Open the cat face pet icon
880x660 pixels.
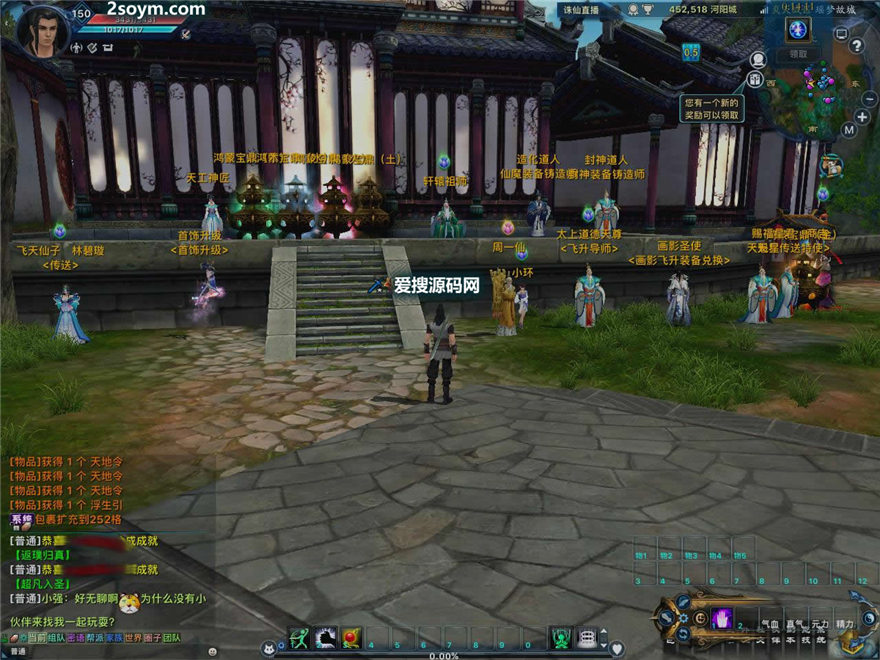[268, 648]
